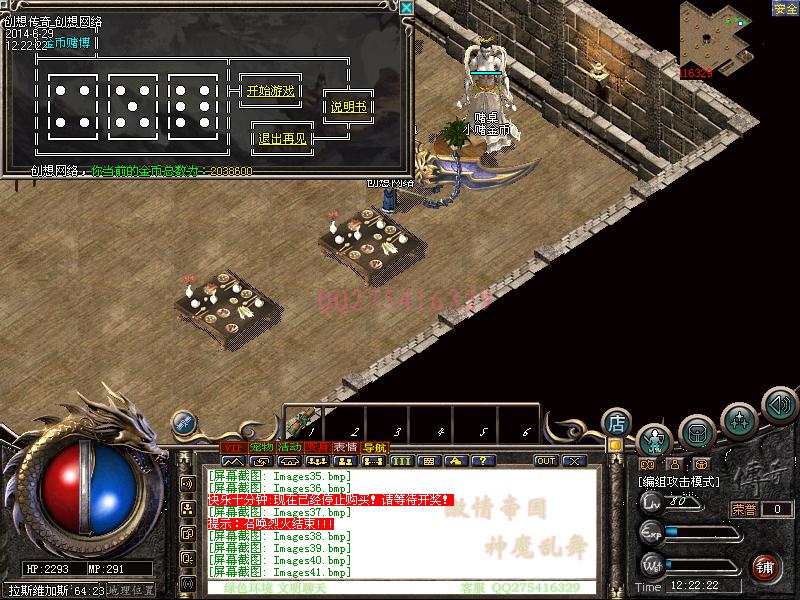Switch to the VIP chat tab

pyautogui.click(x=233, y=447)
